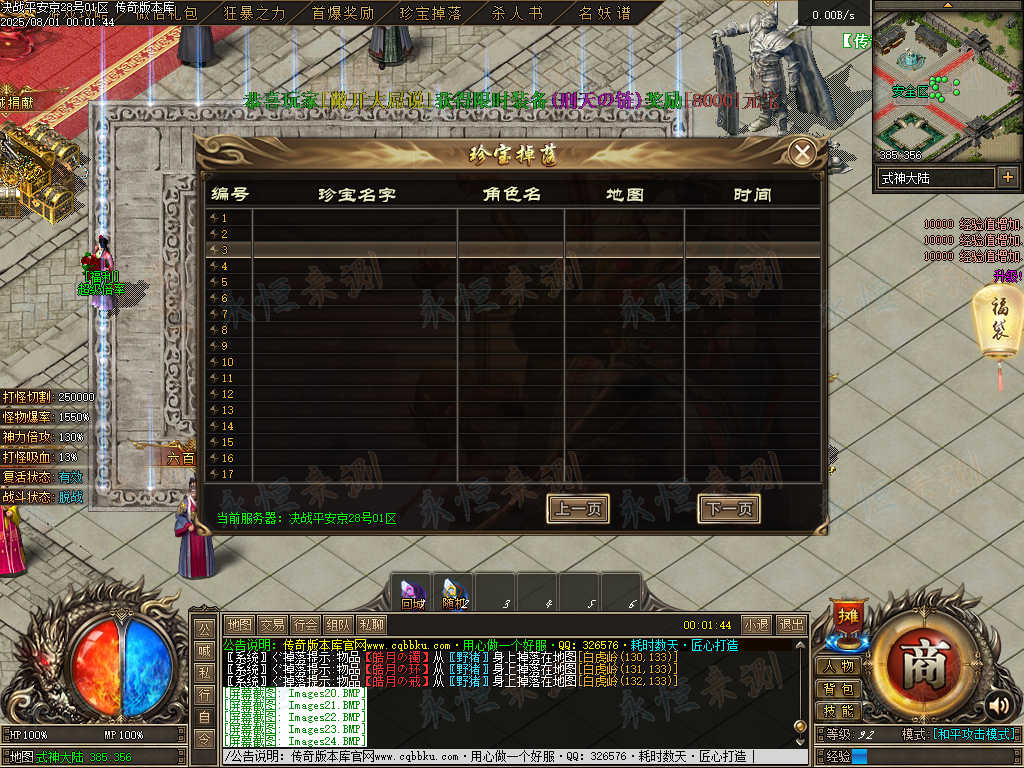The width and height of the screenshot is (1024, 768).
Task: Show the 名妖谱 top menu tab
Action: (x=605, y=13)
